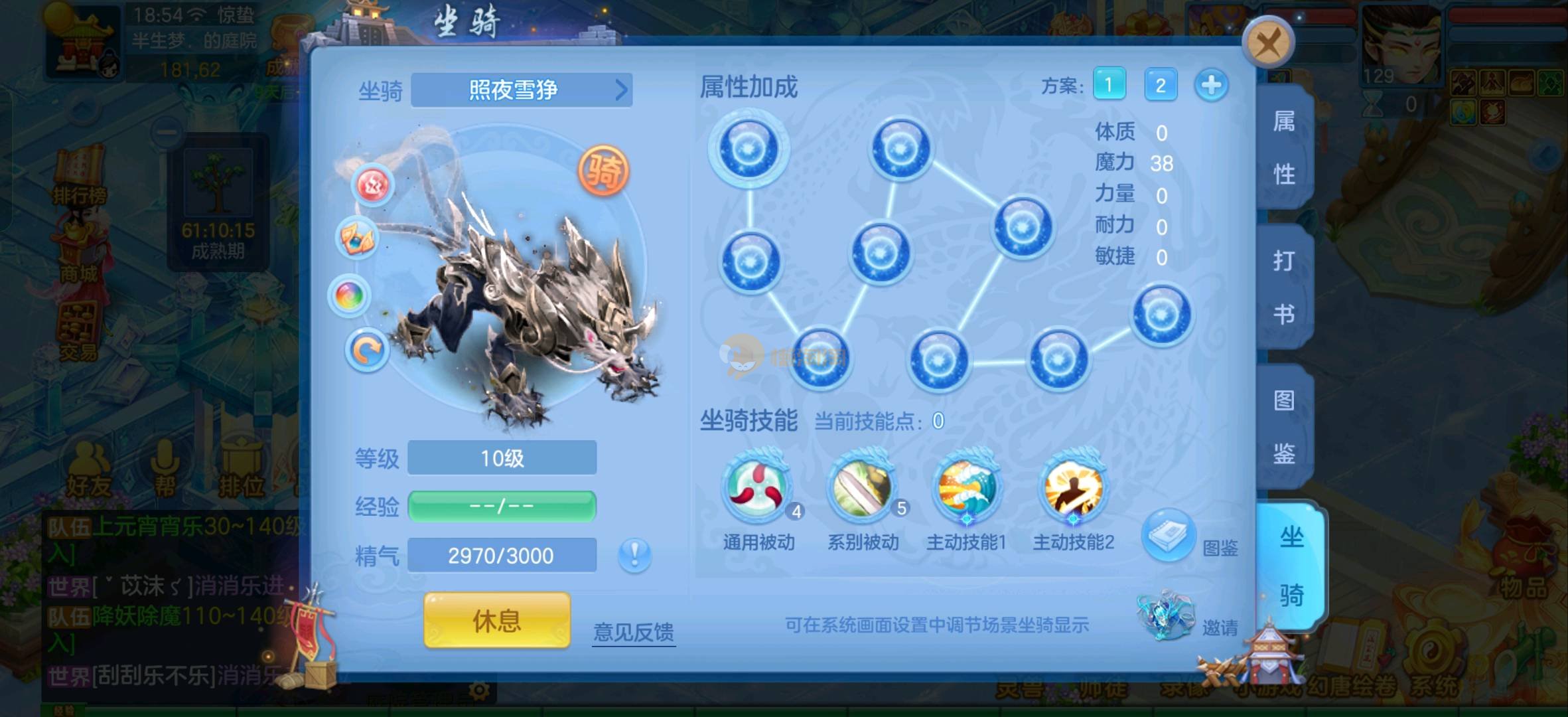Show the 精气 info exclamation tip
1568x717 pixels.
[634, 554]
